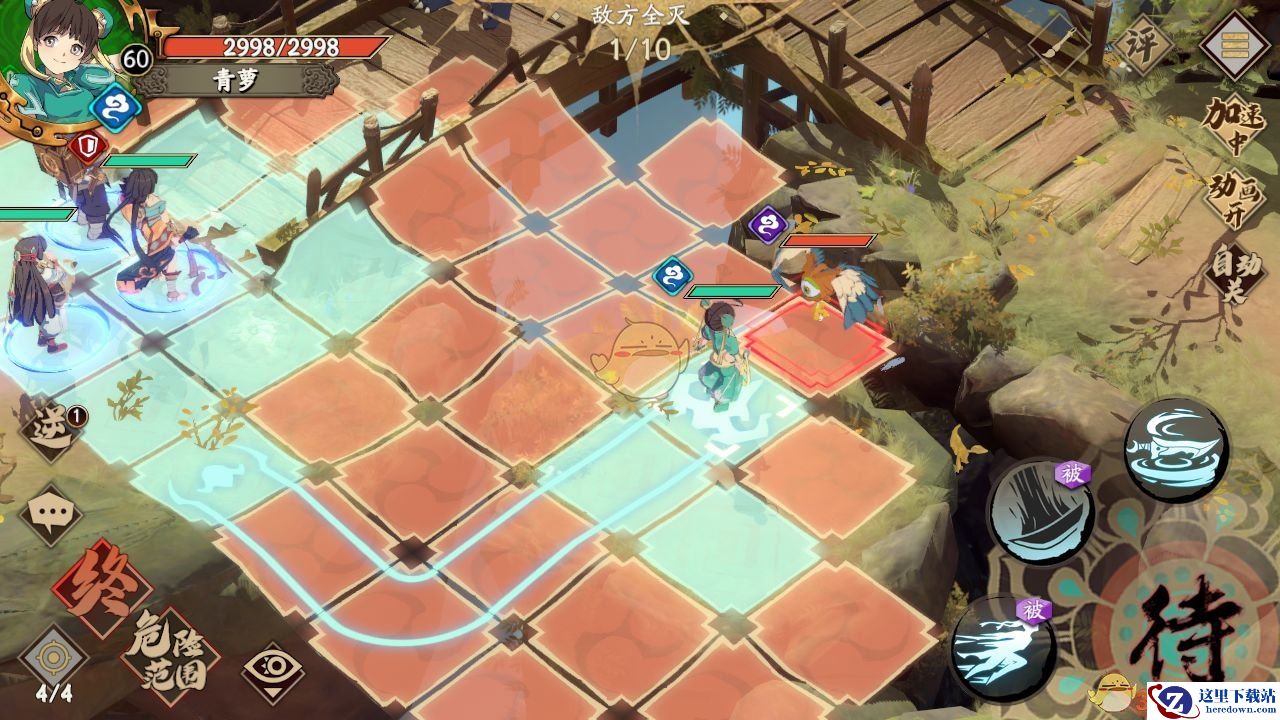Choose the 待 standby command
This screenshot has height=720, width=1280.
(1192, 632)
